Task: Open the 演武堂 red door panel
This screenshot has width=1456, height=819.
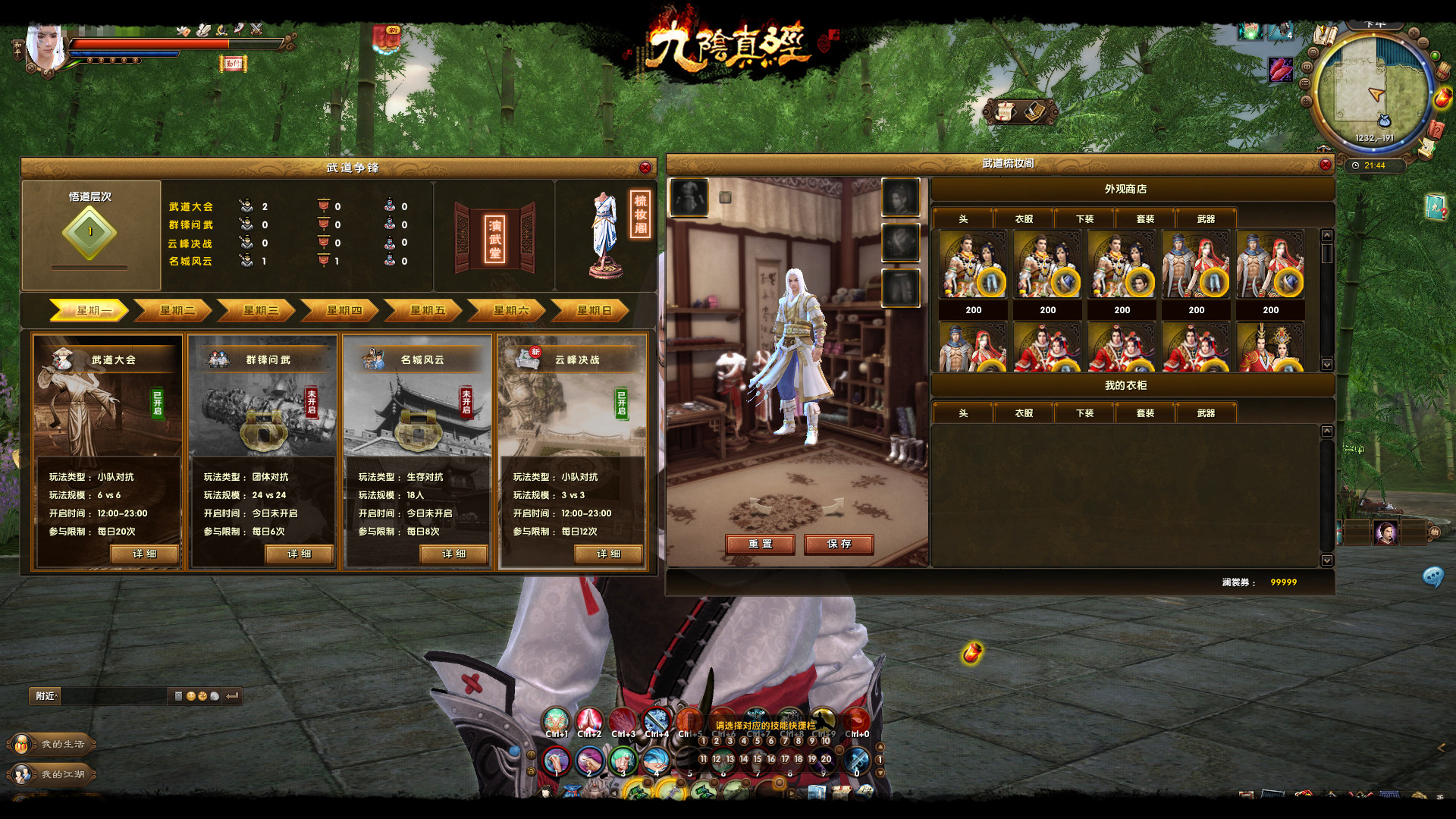Action: pyautogui.click(x=494, y=237)
